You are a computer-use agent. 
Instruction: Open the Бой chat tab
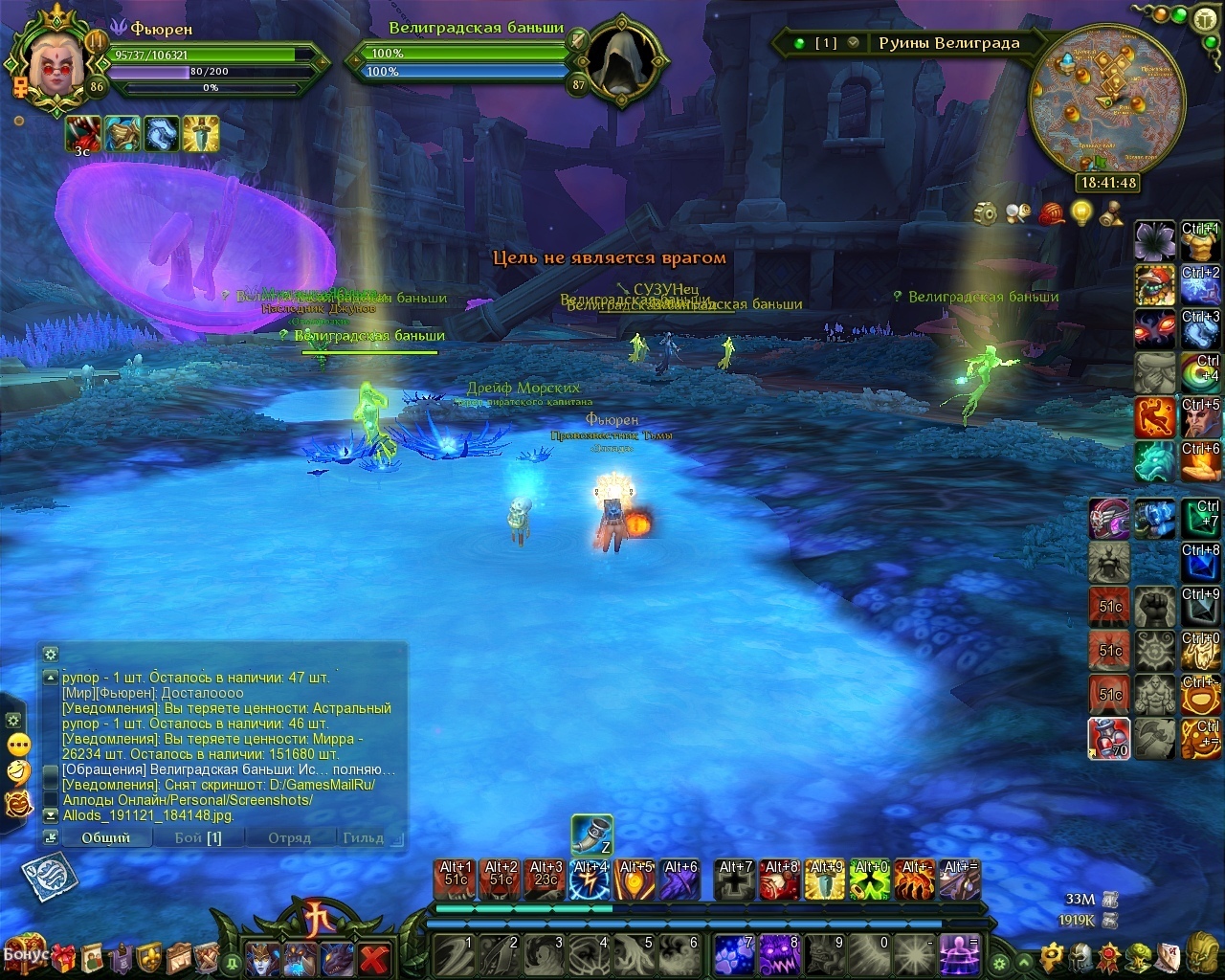[197, 837]
